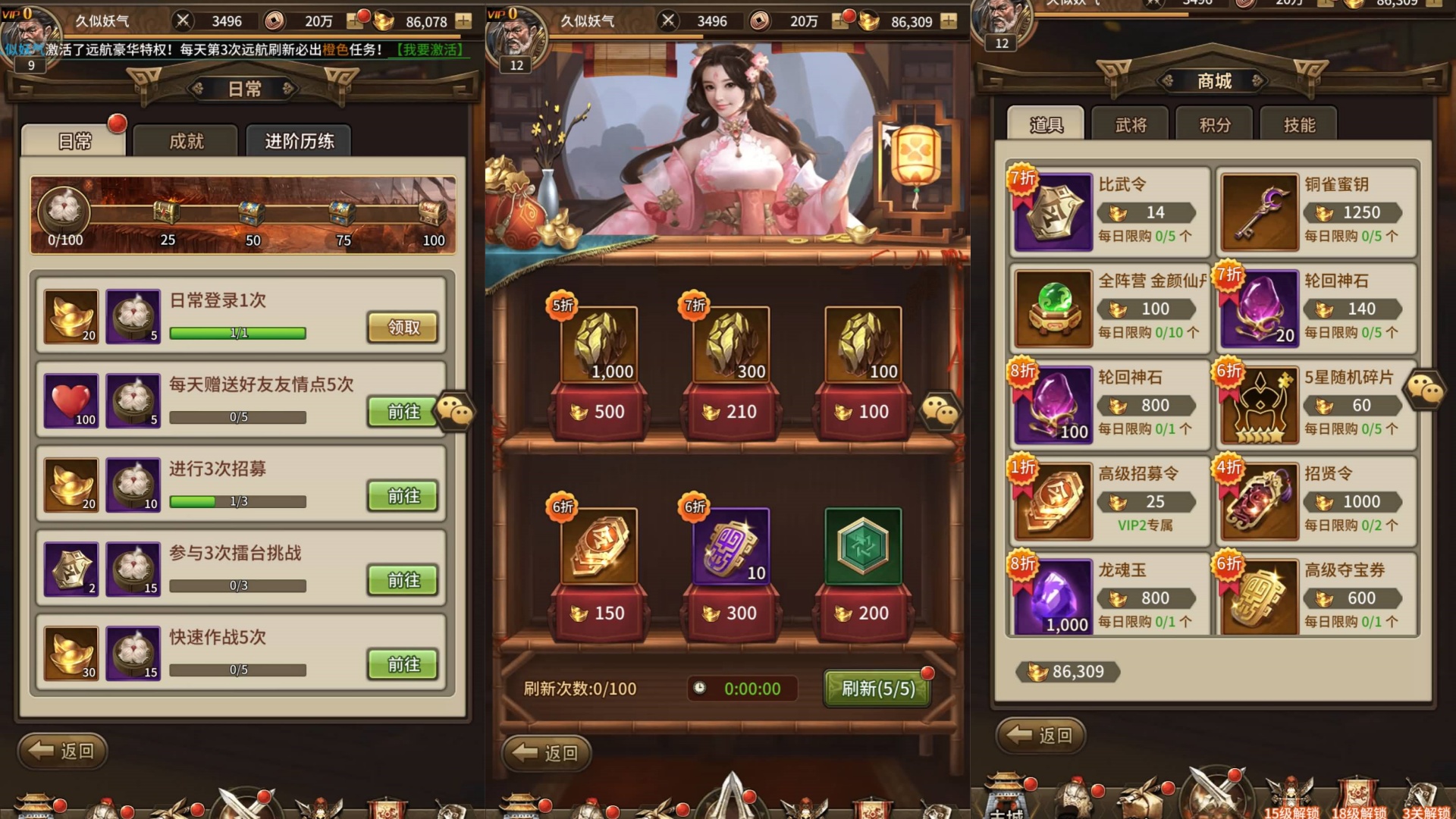Claim the 日常登录1次 reward via 领取
Image resolution: width=1456 pixels, height=819 pixels.
[403, 327]
